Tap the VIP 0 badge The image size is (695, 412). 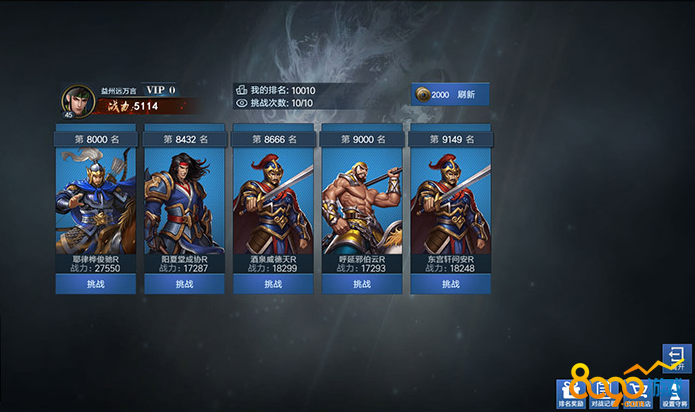[x=161, y=90]
